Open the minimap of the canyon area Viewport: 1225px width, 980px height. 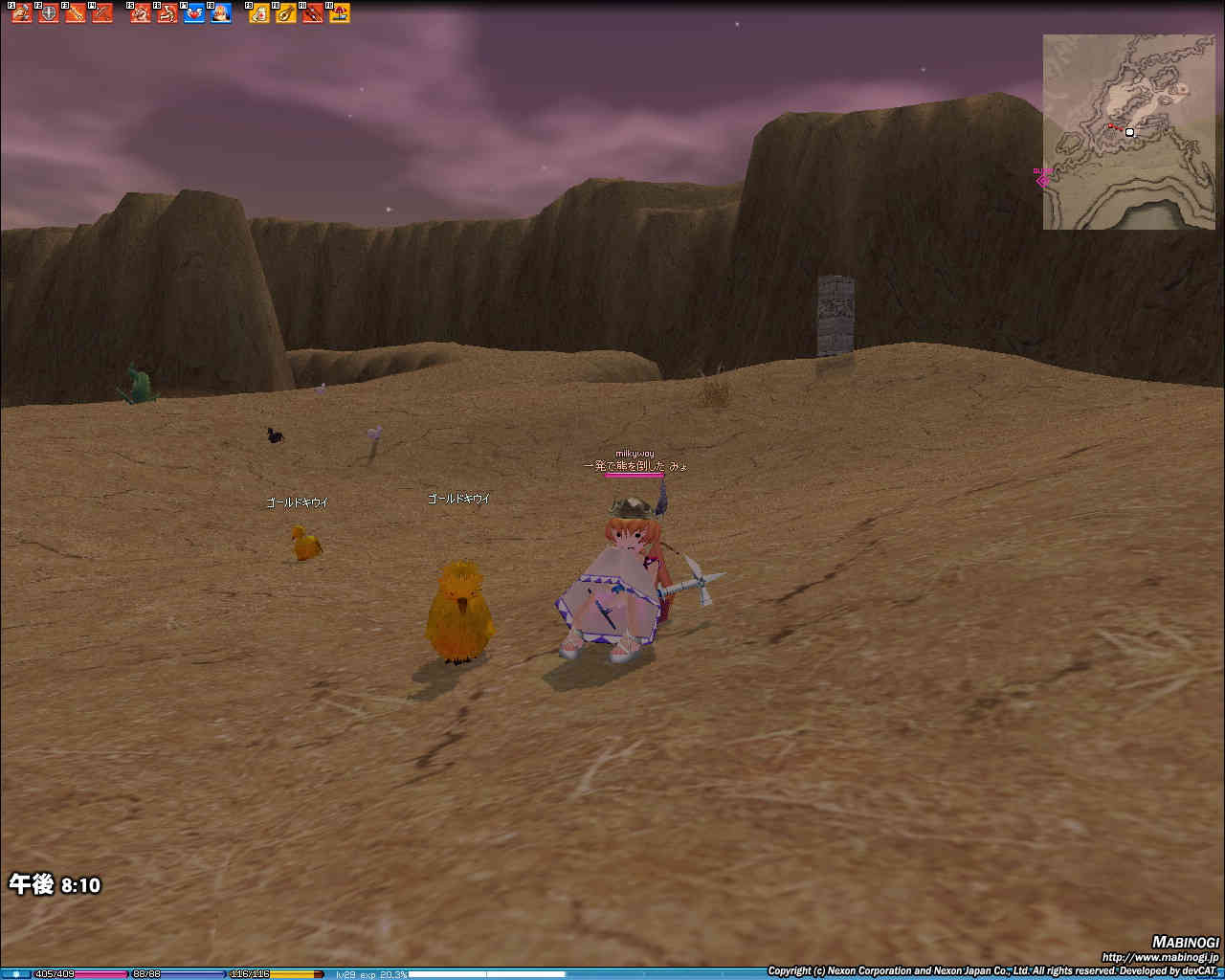[x=1128, y=132]
